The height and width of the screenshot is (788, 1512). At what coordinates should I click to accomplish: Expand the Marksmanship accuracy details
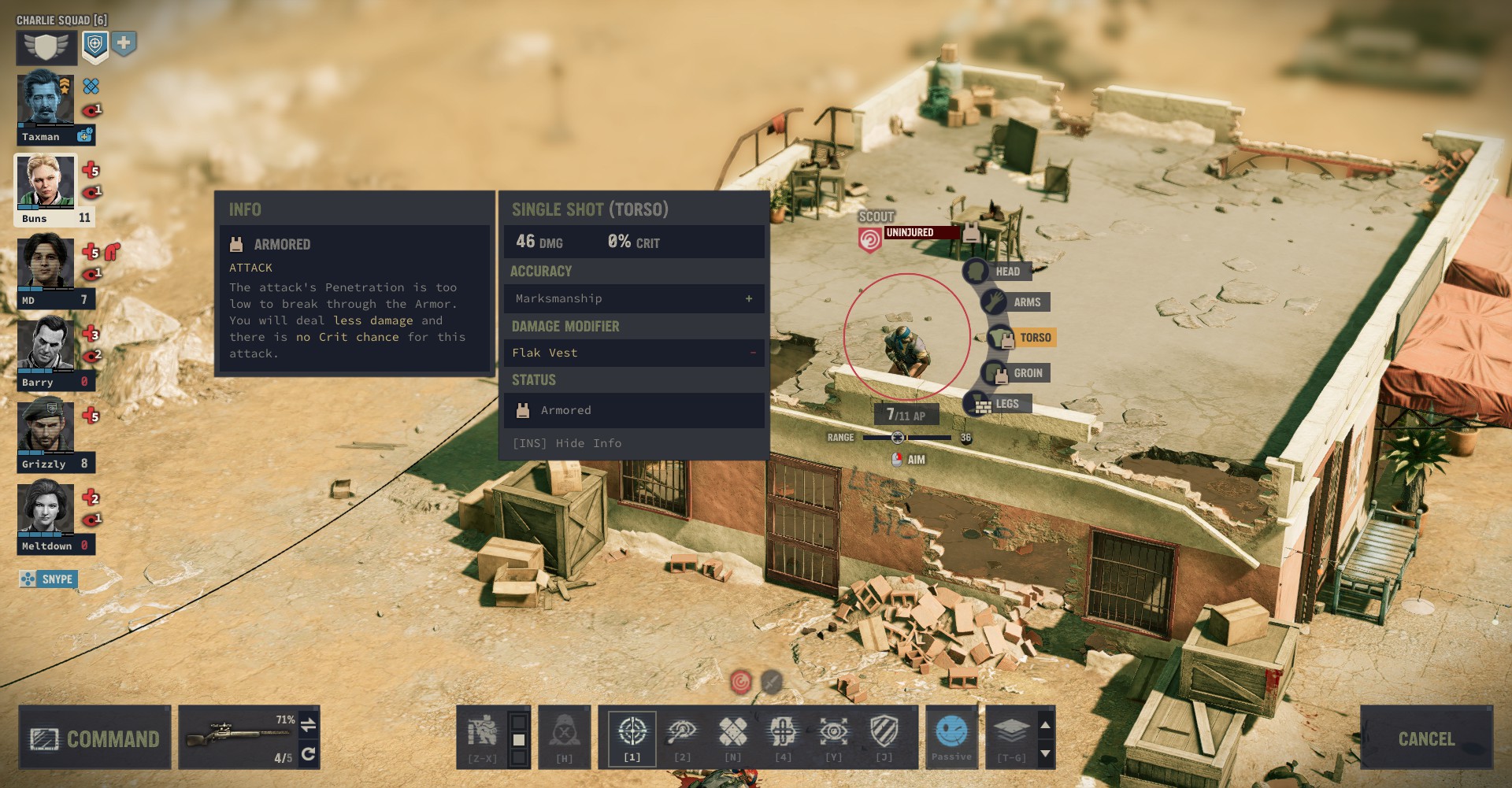[747, 298]
